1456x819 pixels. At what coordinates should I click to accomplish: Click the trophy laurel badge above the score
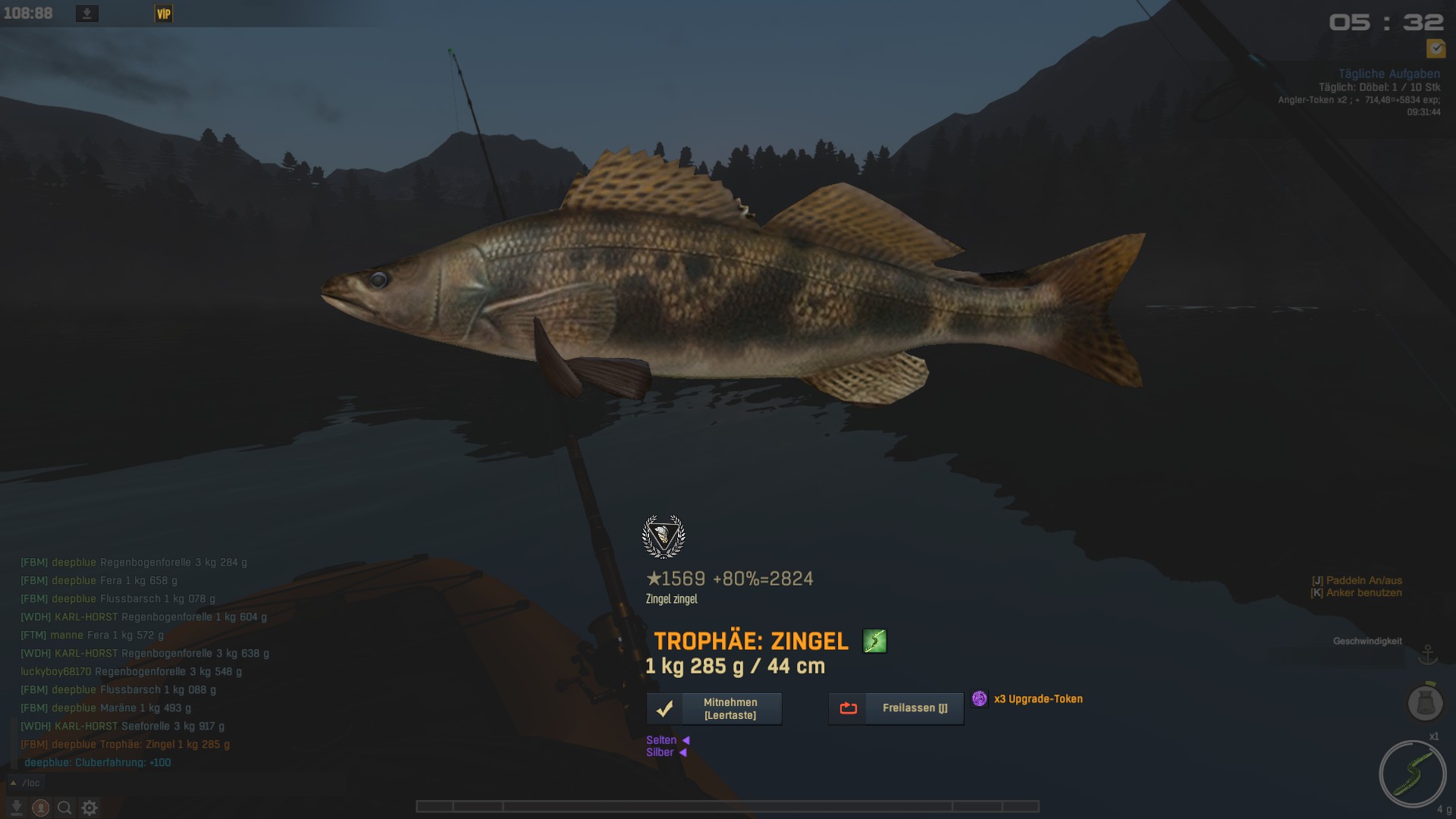point(664,536)
